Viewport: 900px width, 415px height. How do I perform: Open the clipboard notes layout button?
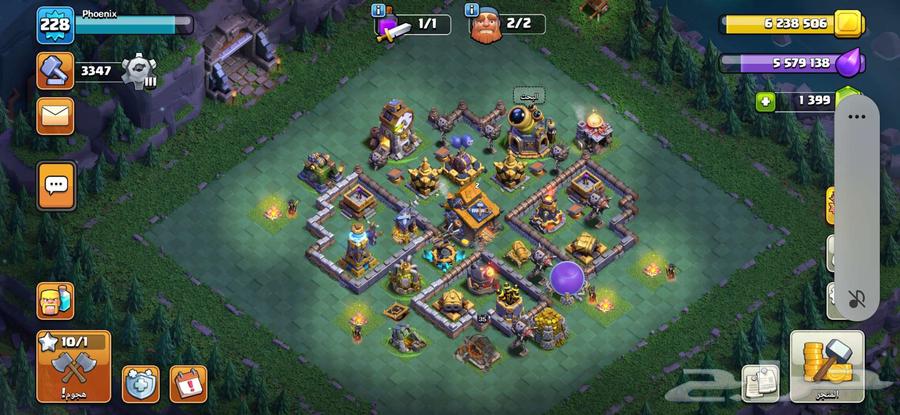[756, 383]
